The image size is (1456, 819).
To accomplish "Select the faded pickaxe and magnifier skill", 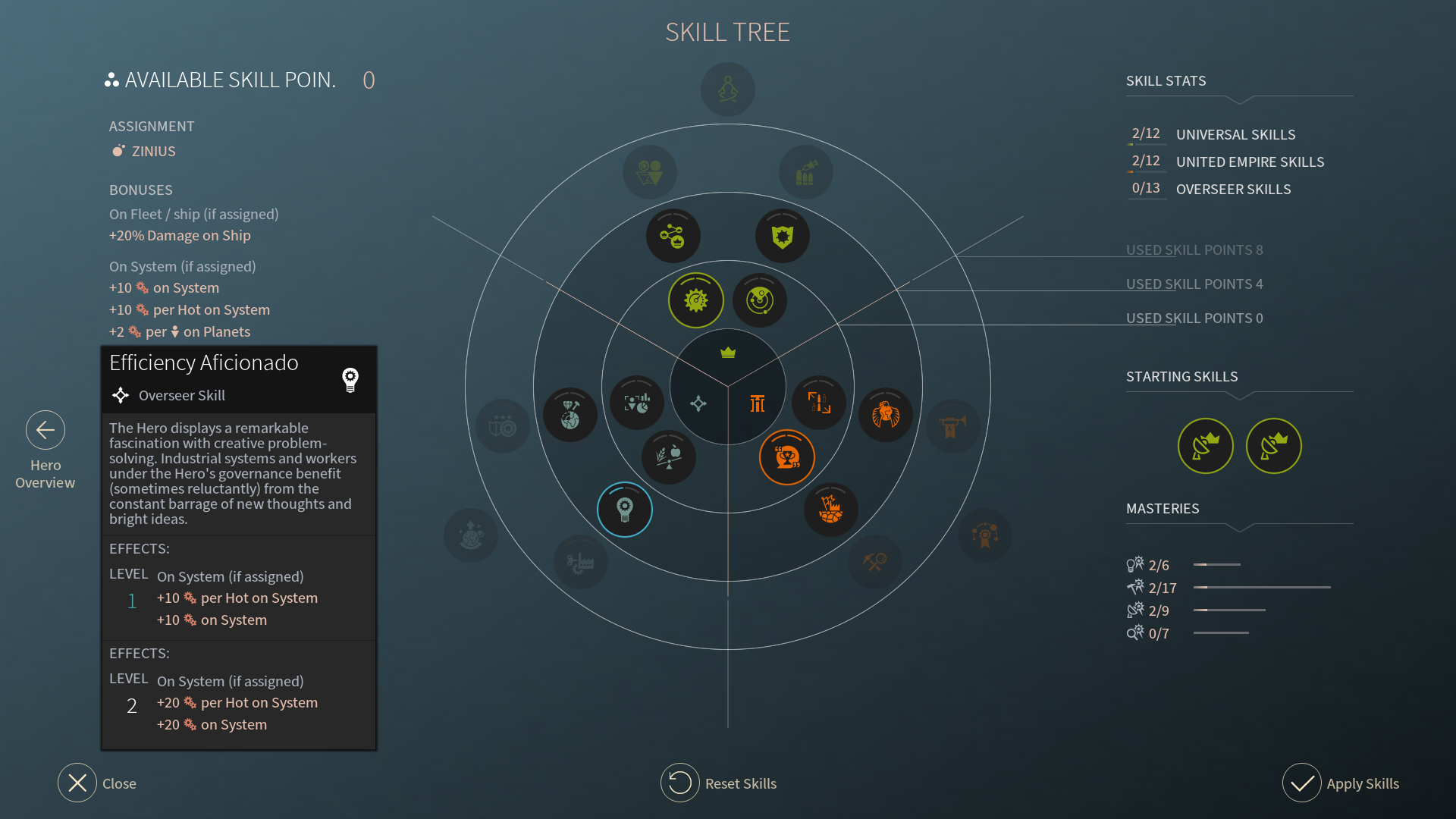I will (x=875, y=562).
